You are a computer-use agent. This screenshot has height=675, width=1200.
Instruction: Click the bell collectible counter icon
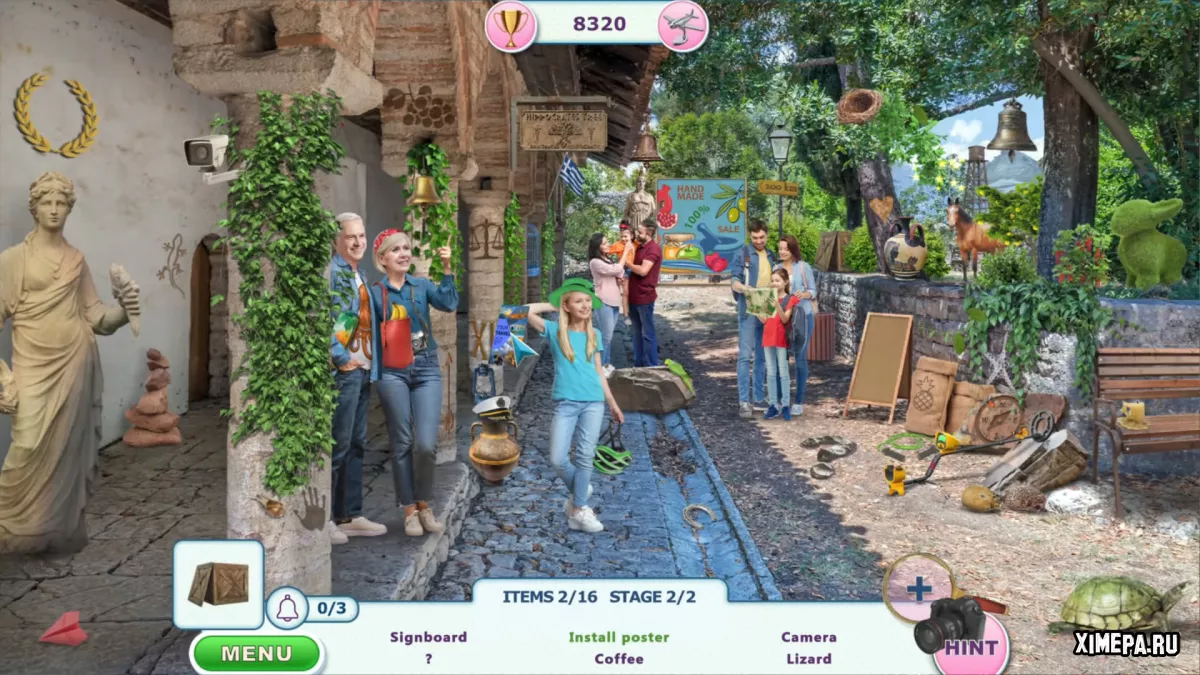(287, 608)
